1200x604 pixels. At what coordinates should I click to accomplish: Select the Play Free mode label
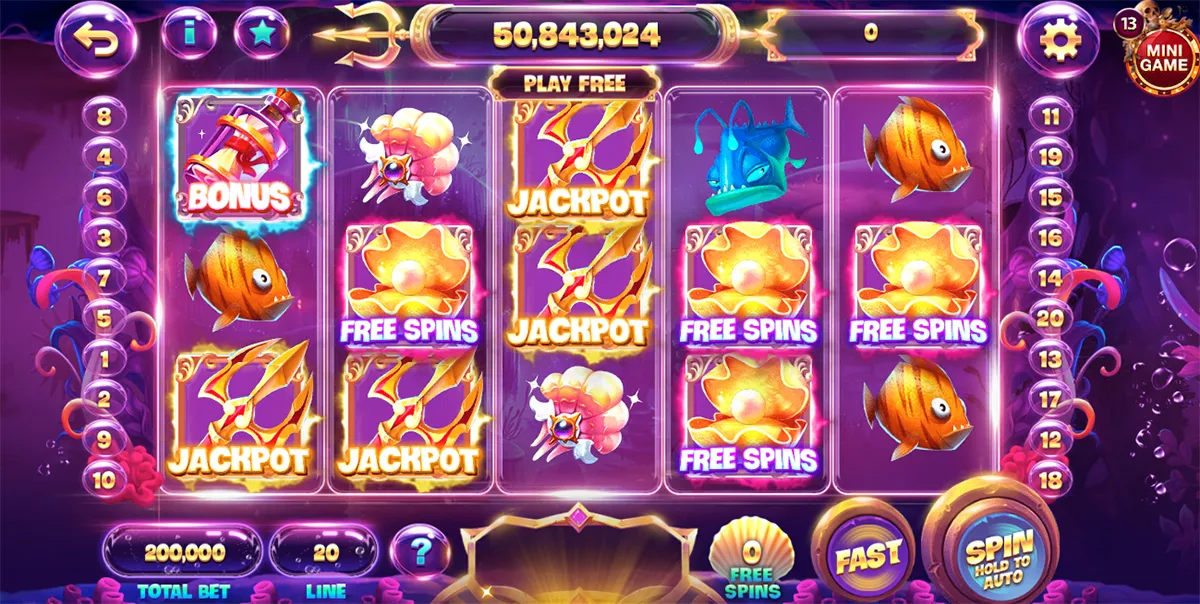coord(574,83)
